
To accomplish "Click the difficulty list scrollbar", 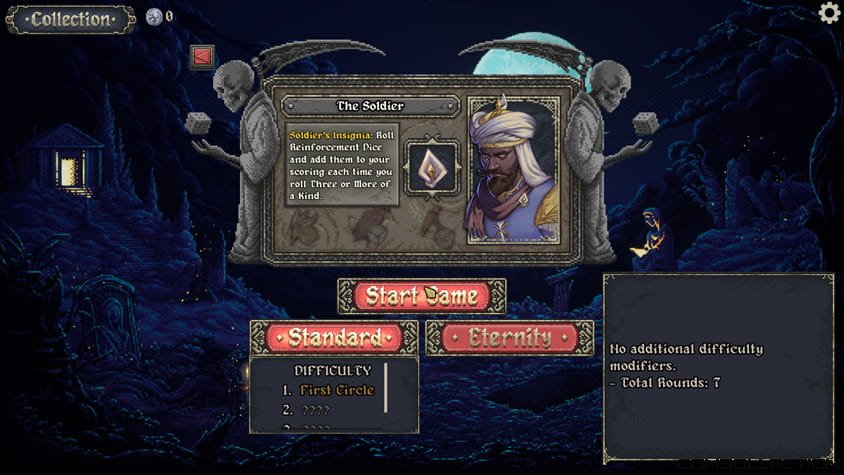I will pos(386,388).
